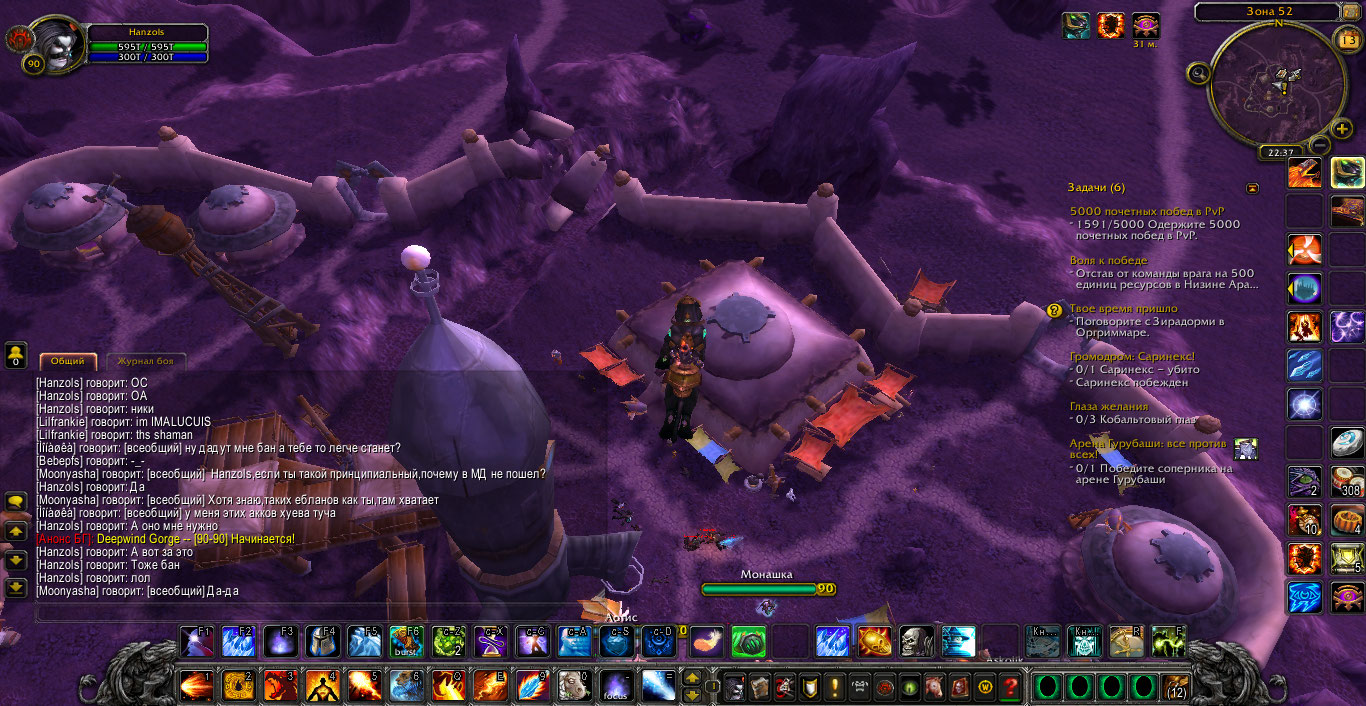Collapse the Задачи quest tracker
The width and height of the screenshot is (1366, 706).
(1252, 188)
